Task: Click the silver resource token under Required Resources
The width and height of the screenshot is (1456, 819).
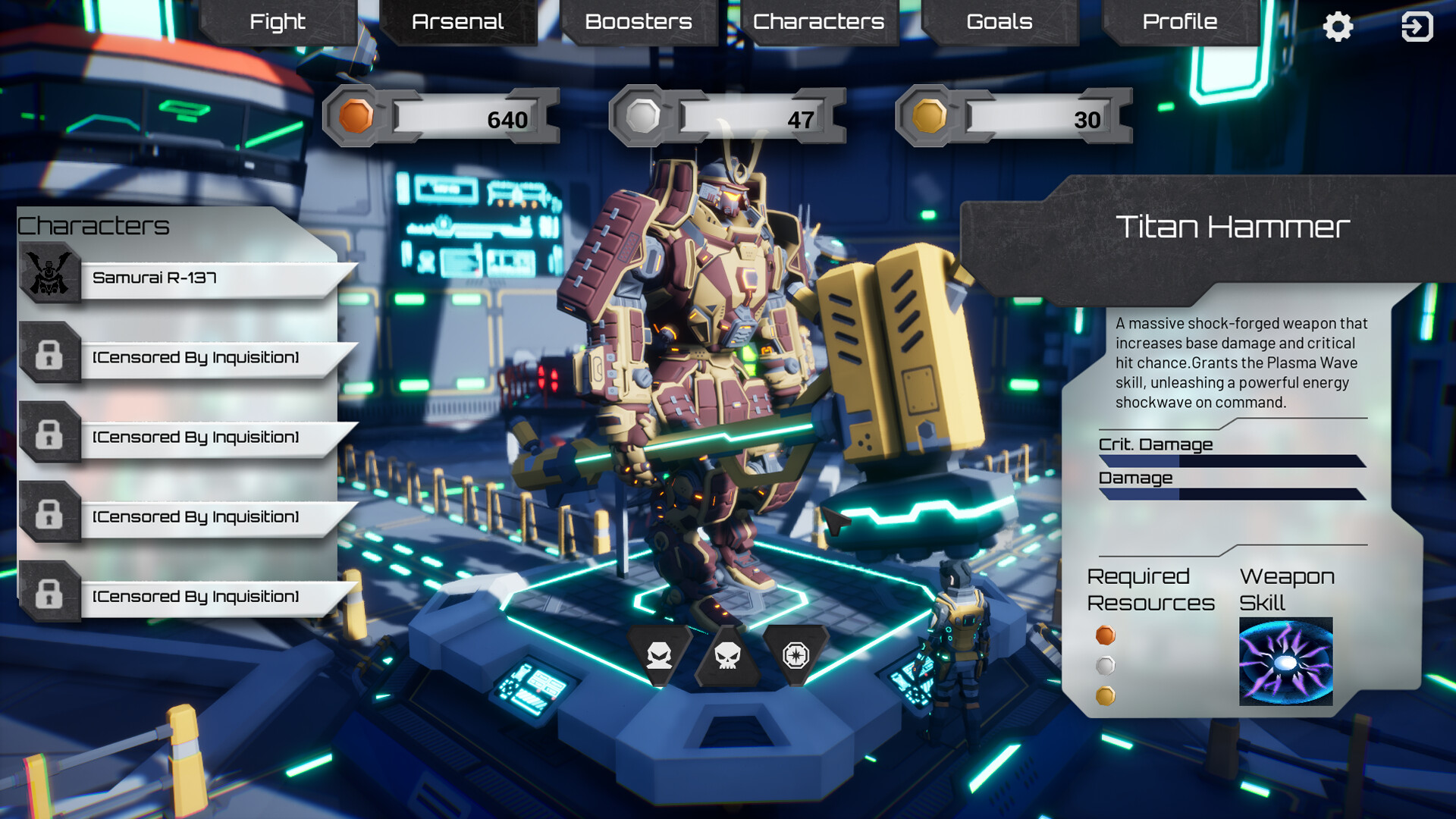Action: 1106,665
